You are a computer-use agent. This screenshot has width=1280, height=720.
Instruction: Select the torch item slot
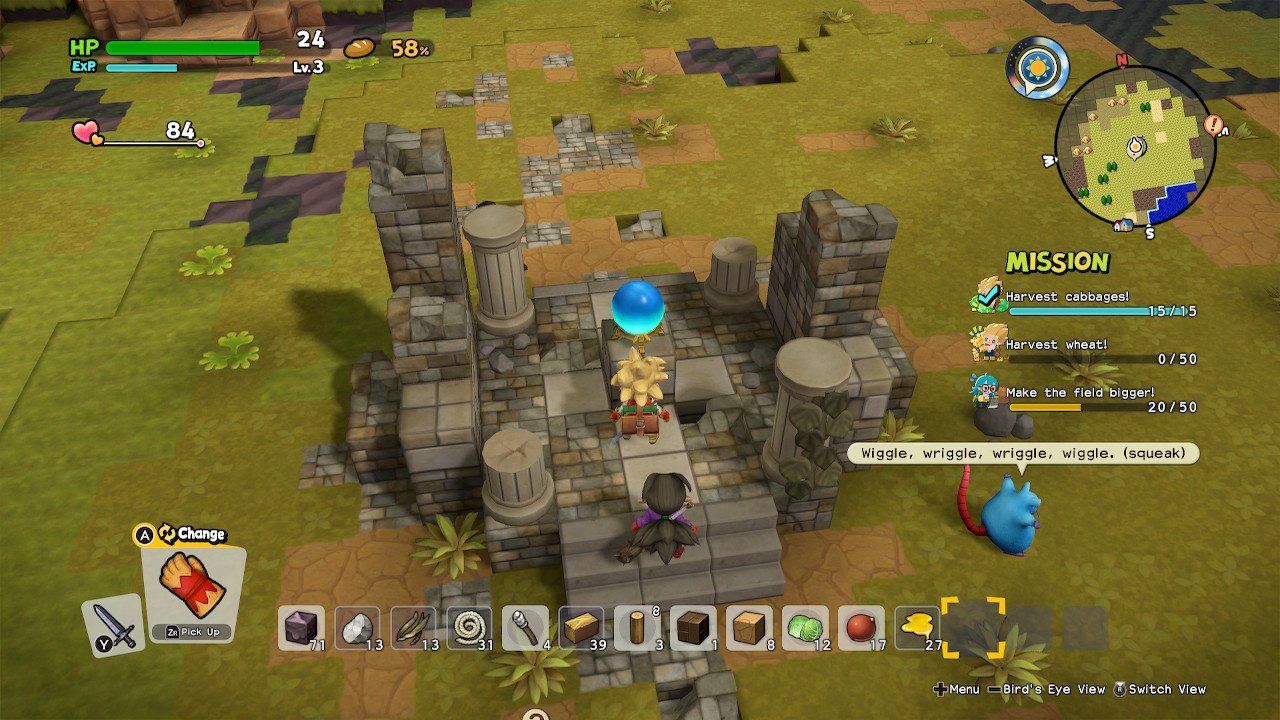525,628
